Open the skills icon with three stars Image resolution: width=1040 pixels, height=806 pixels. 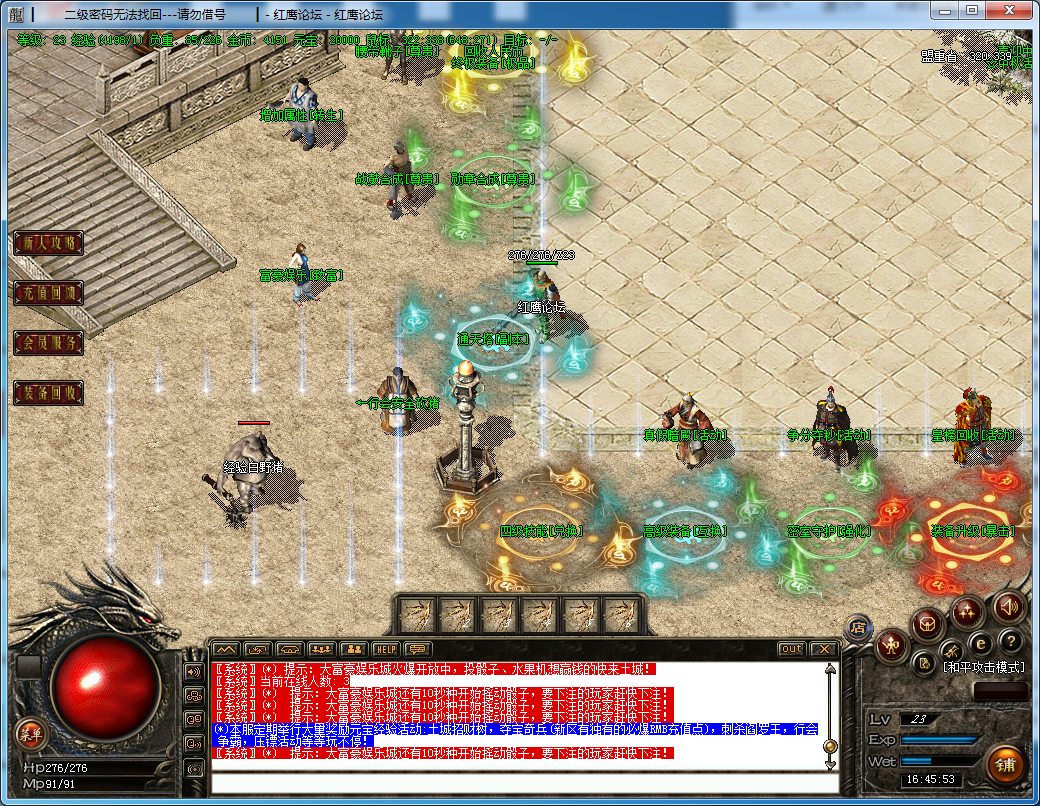point(967,611)
